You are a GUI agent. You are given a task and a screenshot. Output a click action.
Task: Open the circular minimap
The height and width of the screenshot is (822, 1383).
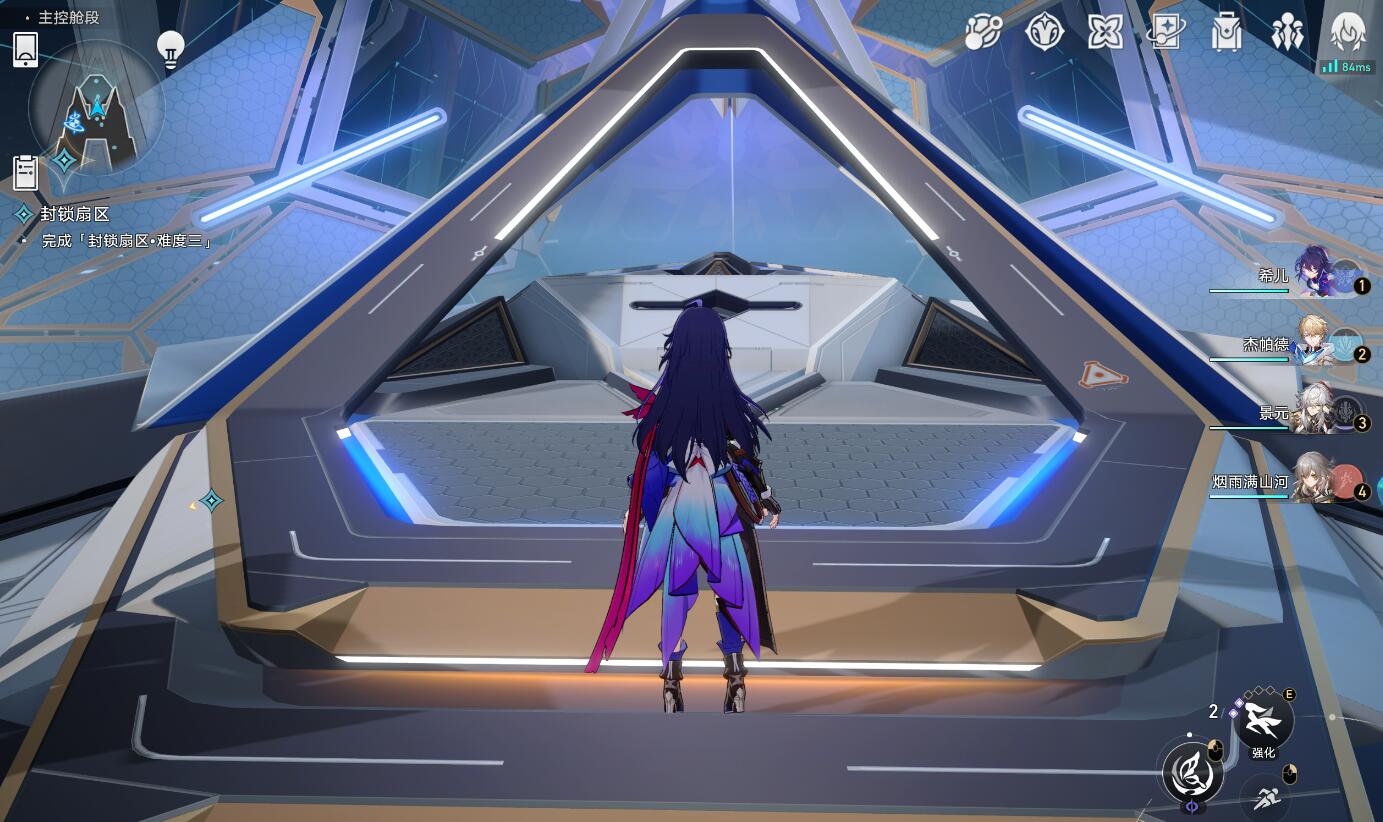tap(96, 109)
